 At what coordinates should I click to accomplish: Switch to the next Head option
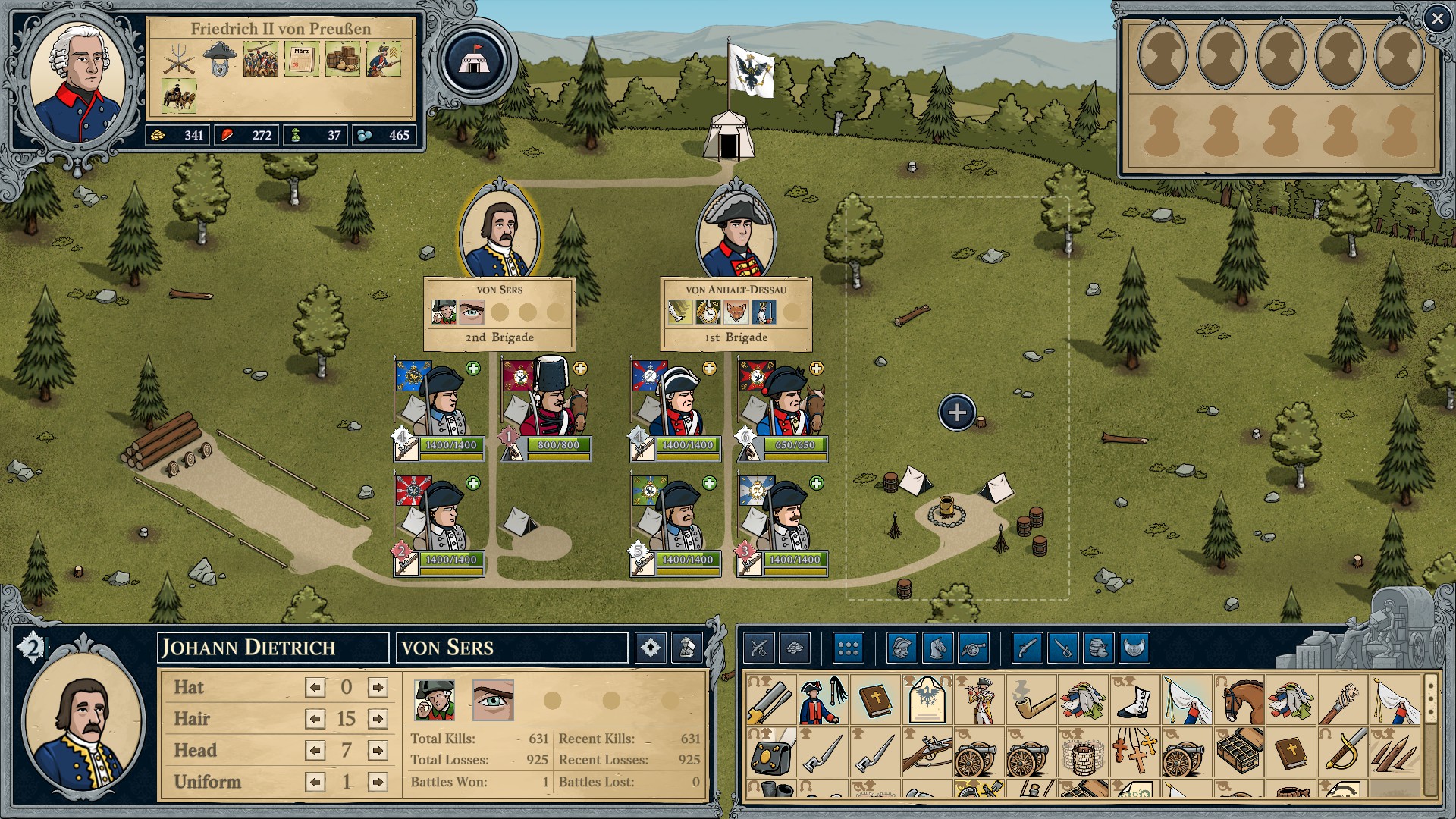pyautogui.click(x=377, y=751)
